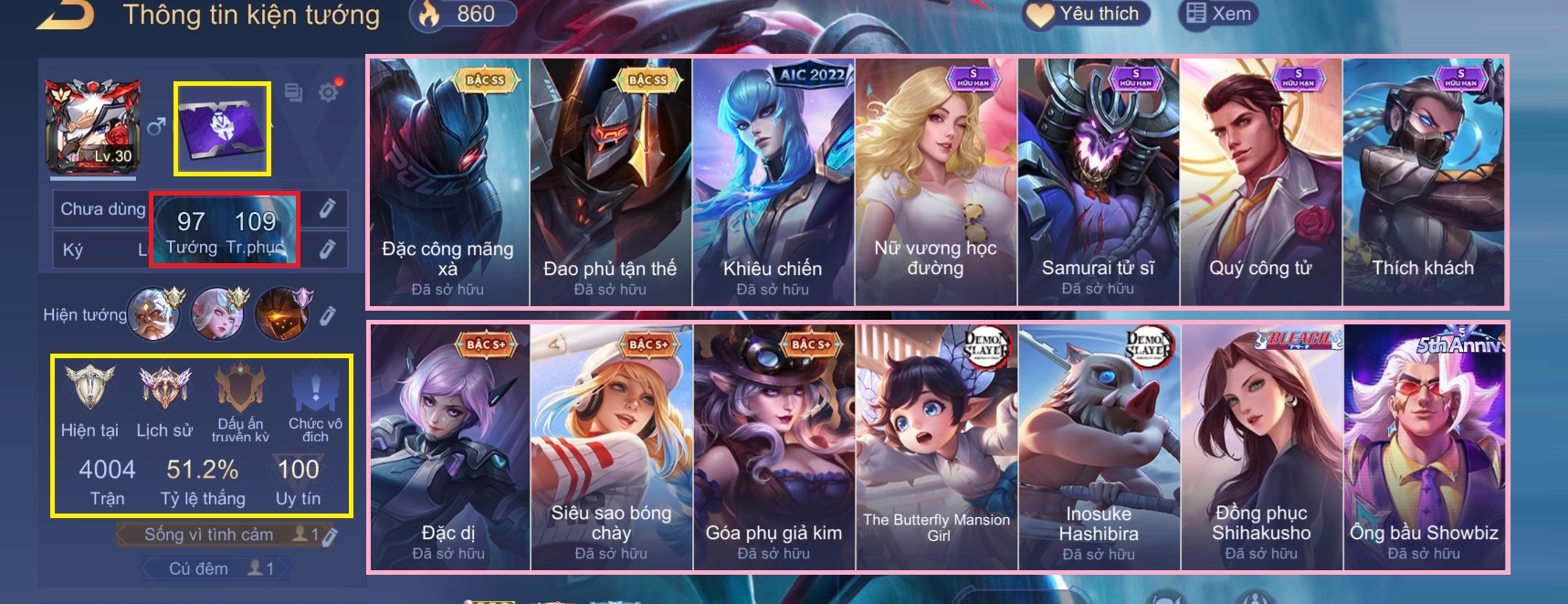
Task: Open the player avatar portrait
Action: [x=93, y=126]
